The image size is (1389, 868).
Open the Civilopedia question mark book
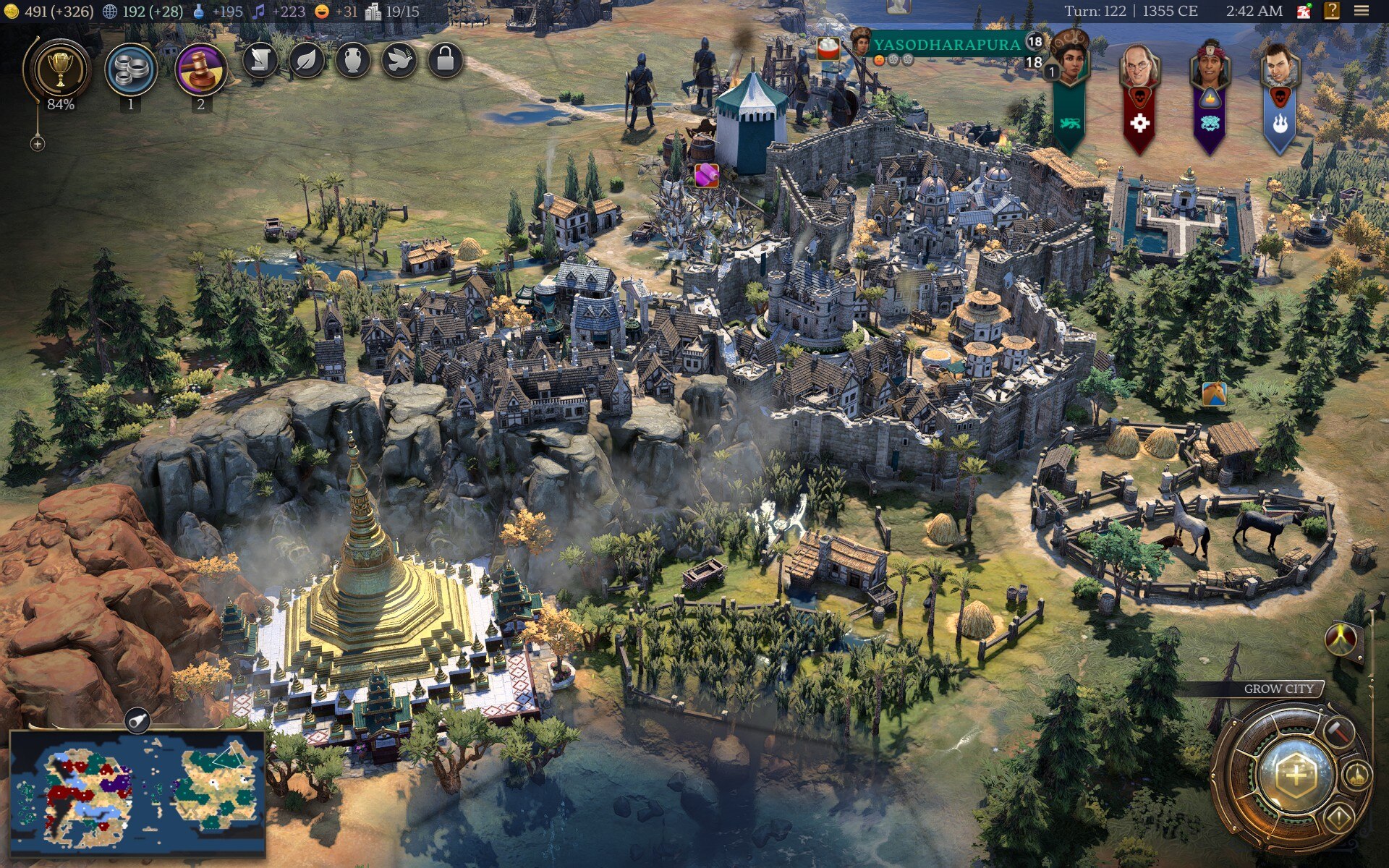[1331, 11]
